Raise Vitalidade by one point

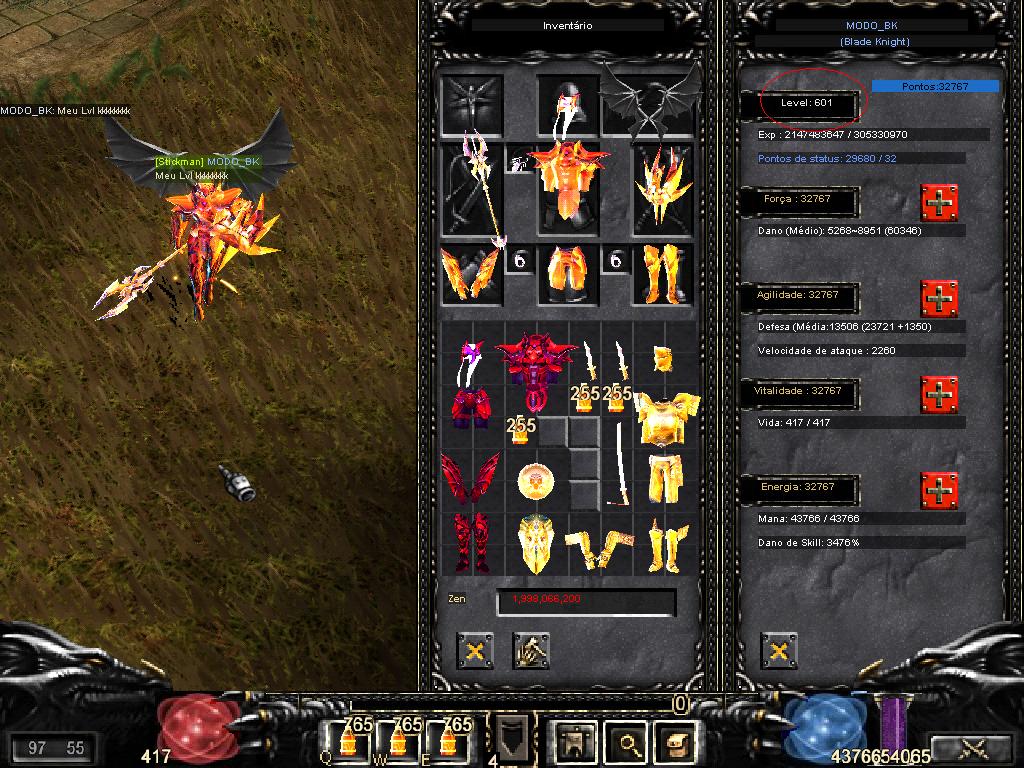click(939, 395)
